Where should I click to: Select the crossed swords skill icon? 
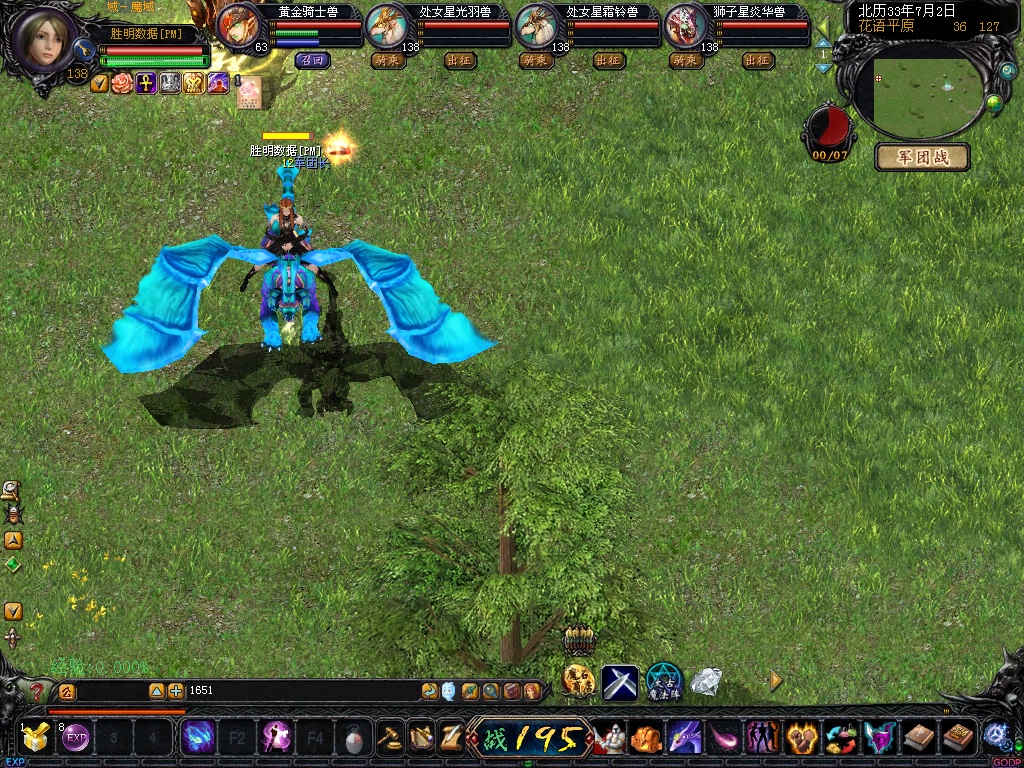(x=620, y=682)
